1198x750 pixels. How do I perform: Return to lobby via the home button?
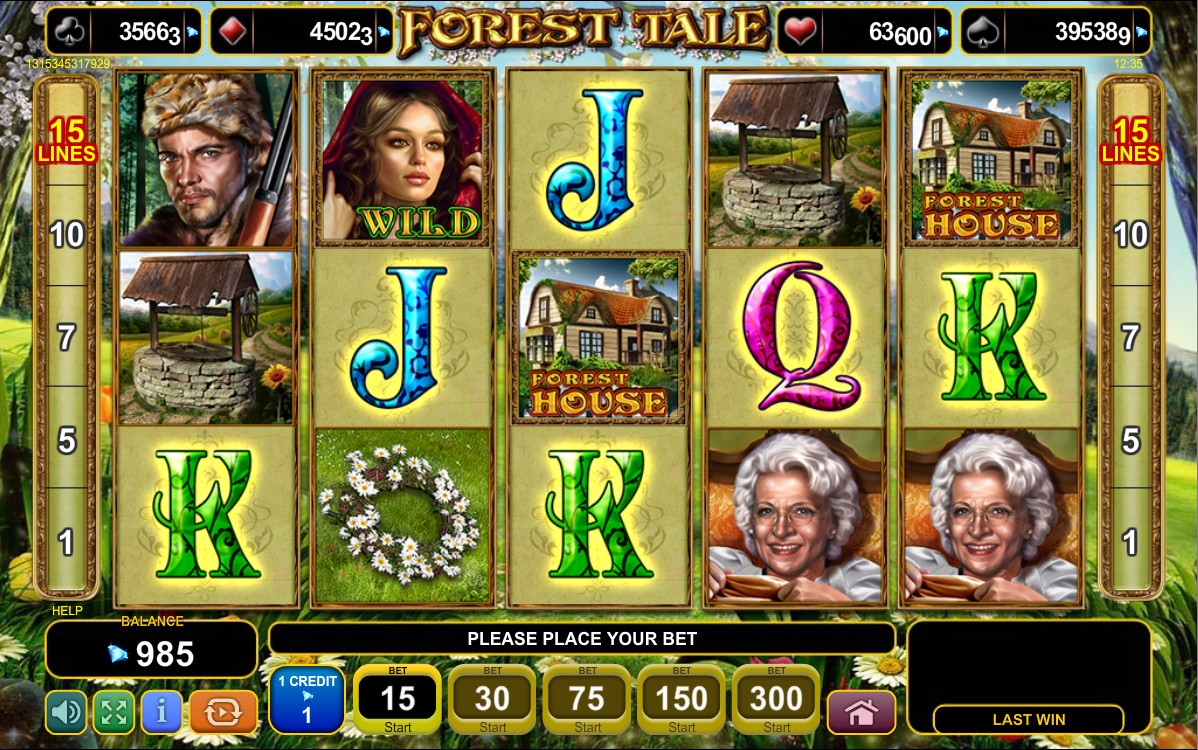861,712
